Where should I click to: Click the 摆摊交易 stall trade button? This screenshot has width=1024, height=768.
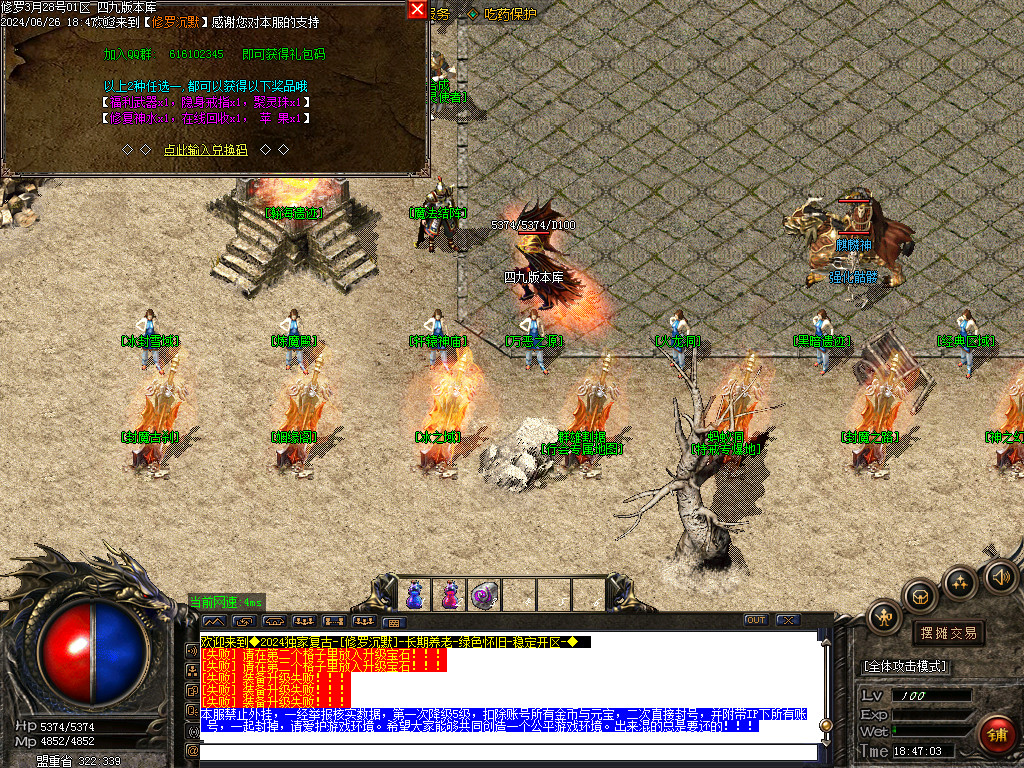948,633
